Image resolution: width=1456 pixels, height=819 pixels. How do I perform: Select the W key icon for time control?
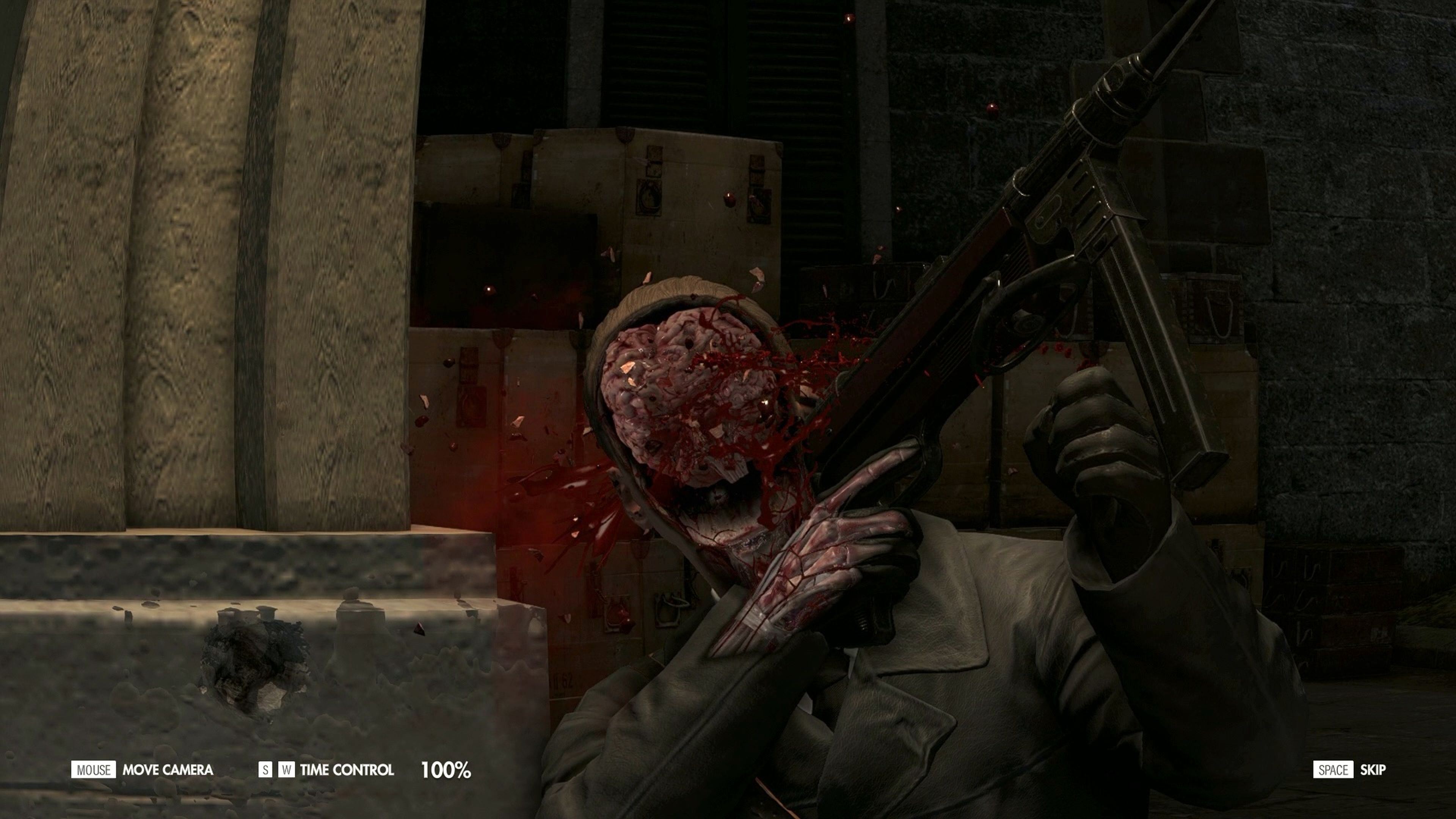coord(287,769)
